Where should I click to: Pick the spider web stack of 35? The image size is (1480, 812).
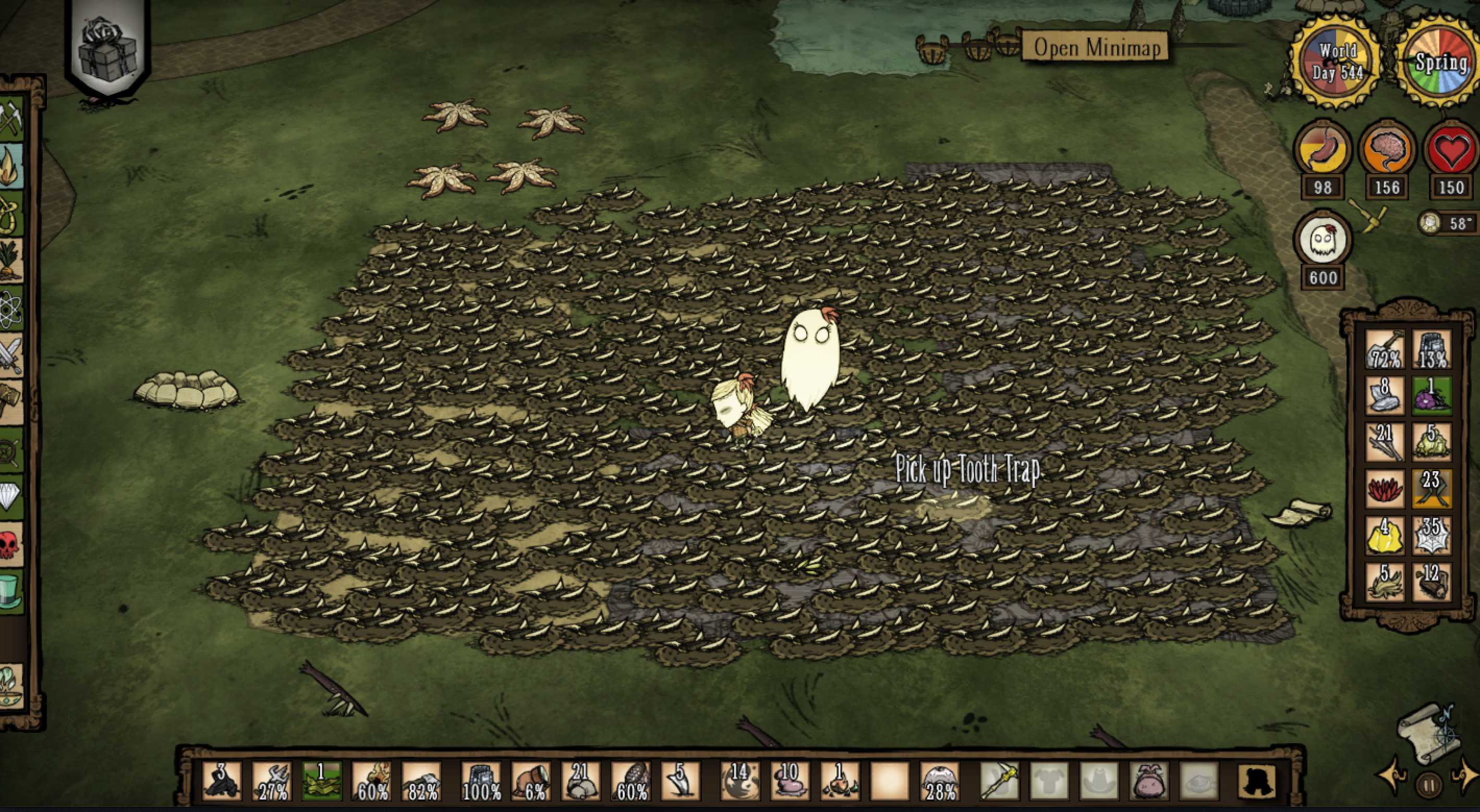coord(1431,536)
